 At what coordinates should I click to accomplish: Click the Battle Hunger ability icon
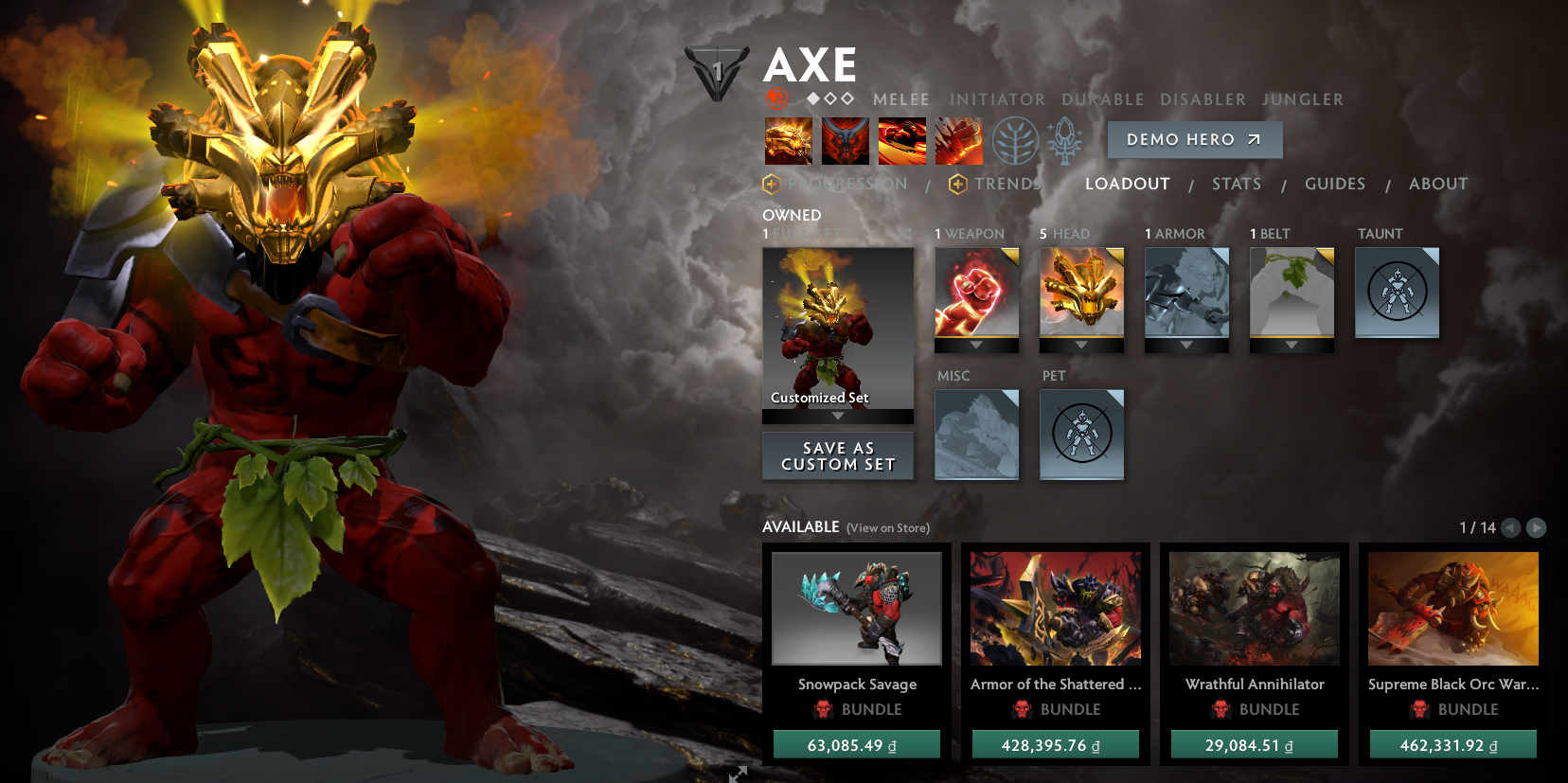846,140
